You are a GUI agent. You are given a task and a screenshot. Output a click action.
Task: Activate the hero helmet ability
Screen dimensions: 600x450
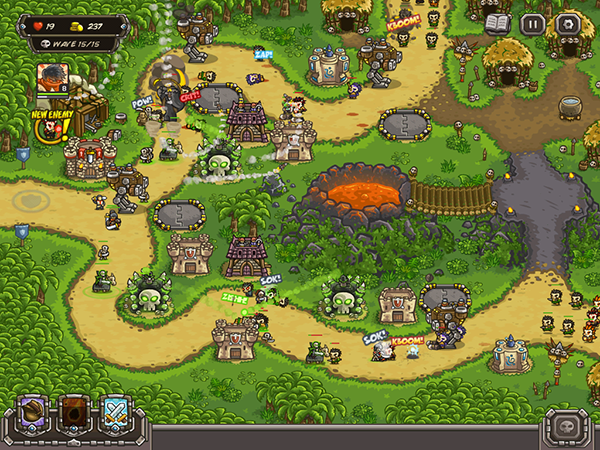pyautogui.click(x=33, y=412)
